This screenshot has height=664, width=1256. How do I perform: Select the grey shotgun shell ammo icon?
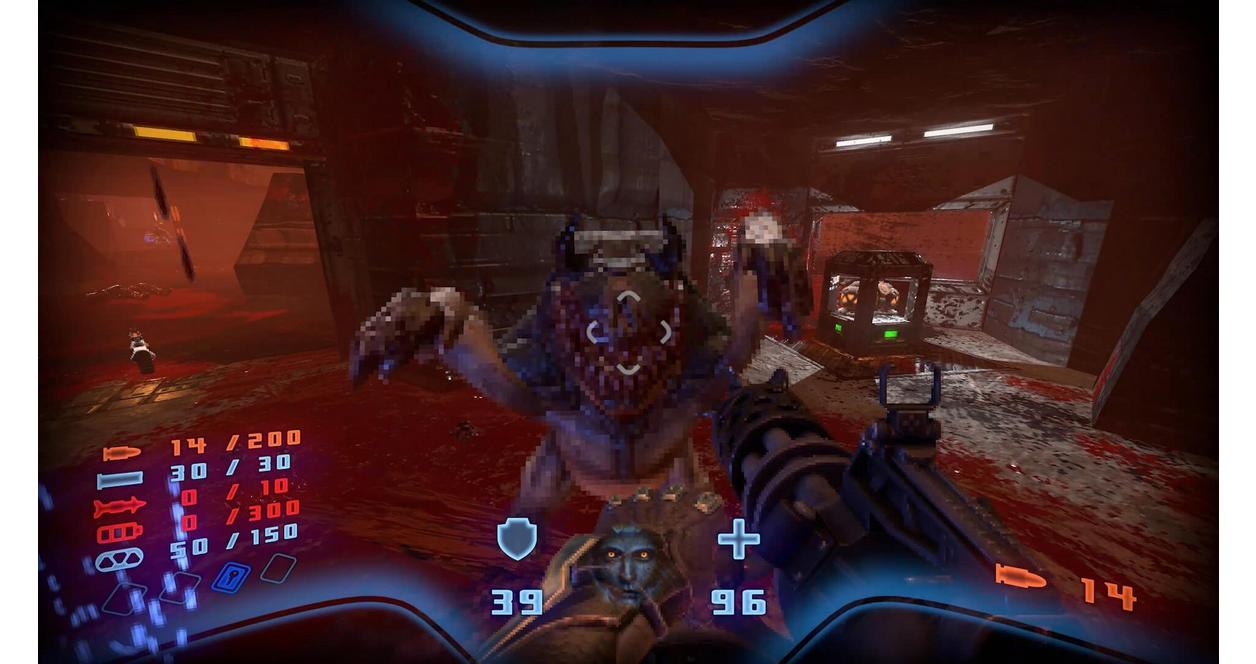(120, 480)
